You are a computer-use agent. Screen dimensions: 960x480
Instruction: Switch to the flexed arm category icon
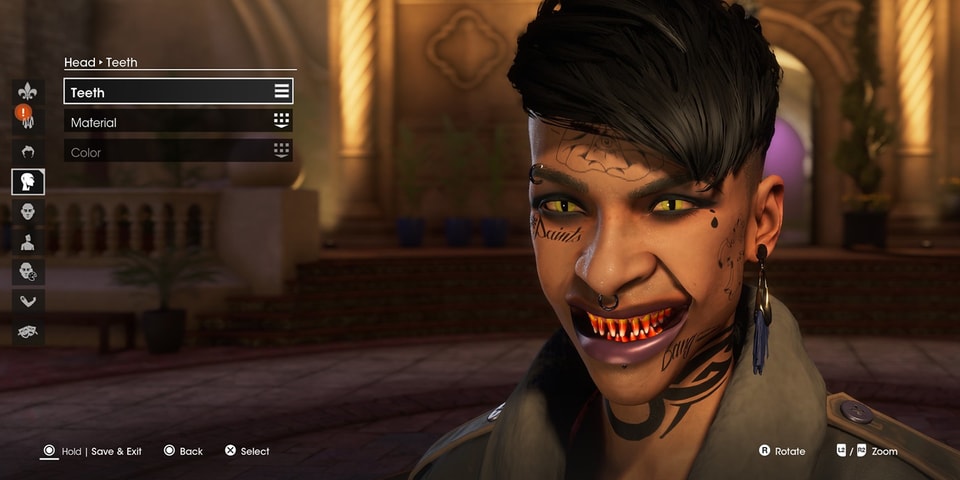coord(28,301)
